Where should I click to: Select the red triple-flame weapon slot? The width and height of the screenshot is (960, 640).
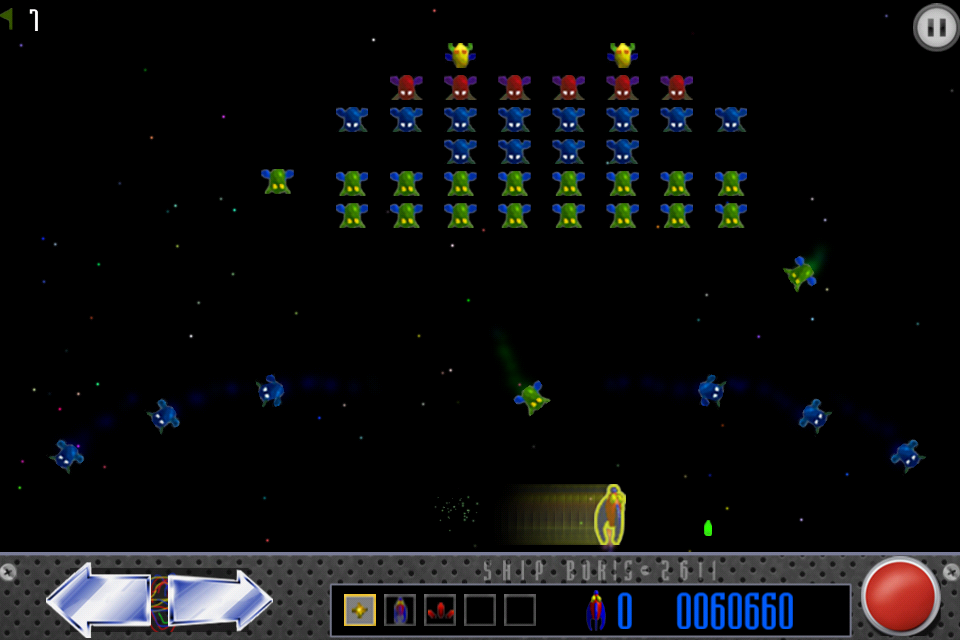point(440,610)
